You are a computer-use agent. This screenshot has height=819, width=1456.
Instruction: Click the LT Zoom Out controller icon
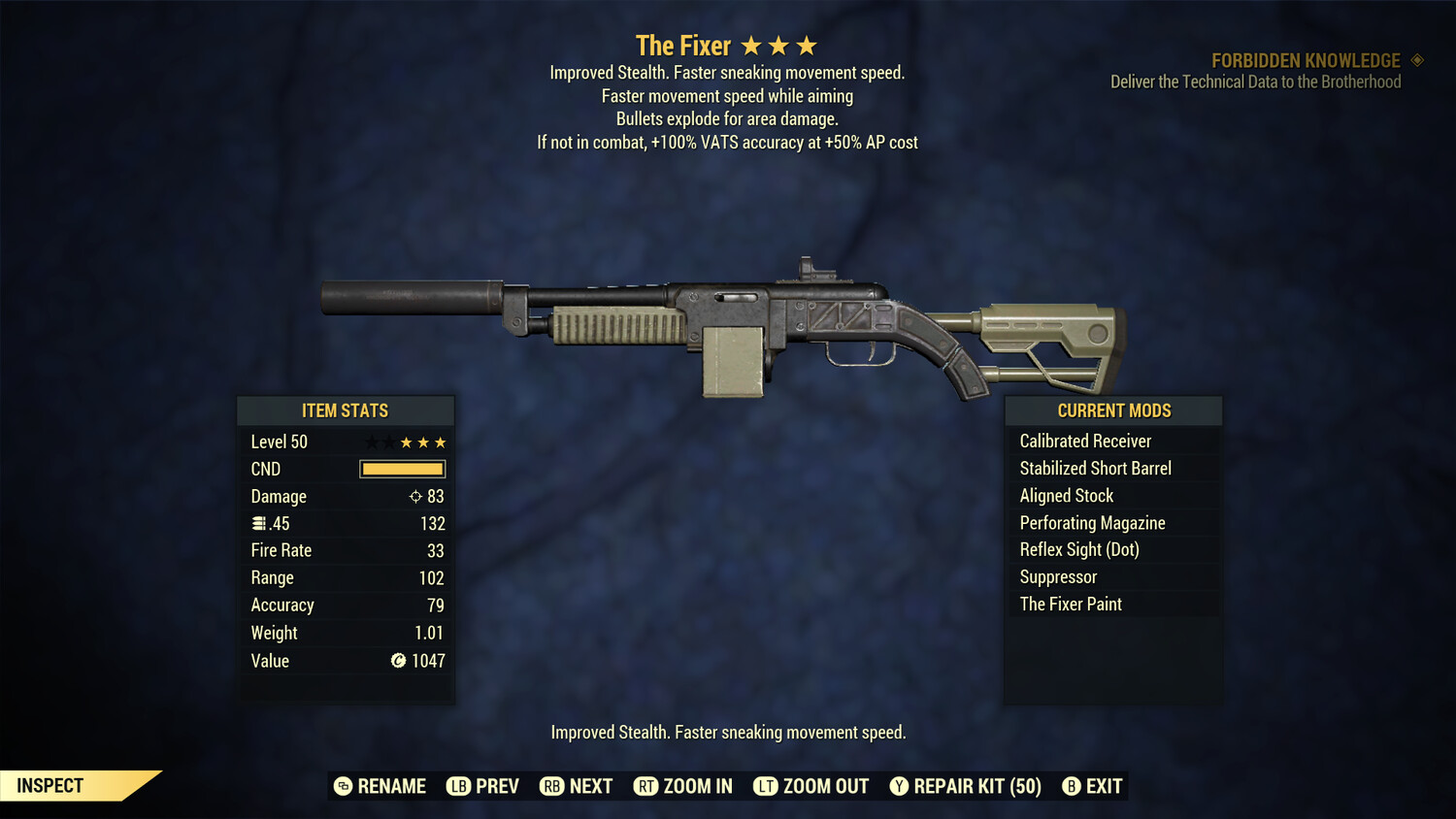point(766,786)
